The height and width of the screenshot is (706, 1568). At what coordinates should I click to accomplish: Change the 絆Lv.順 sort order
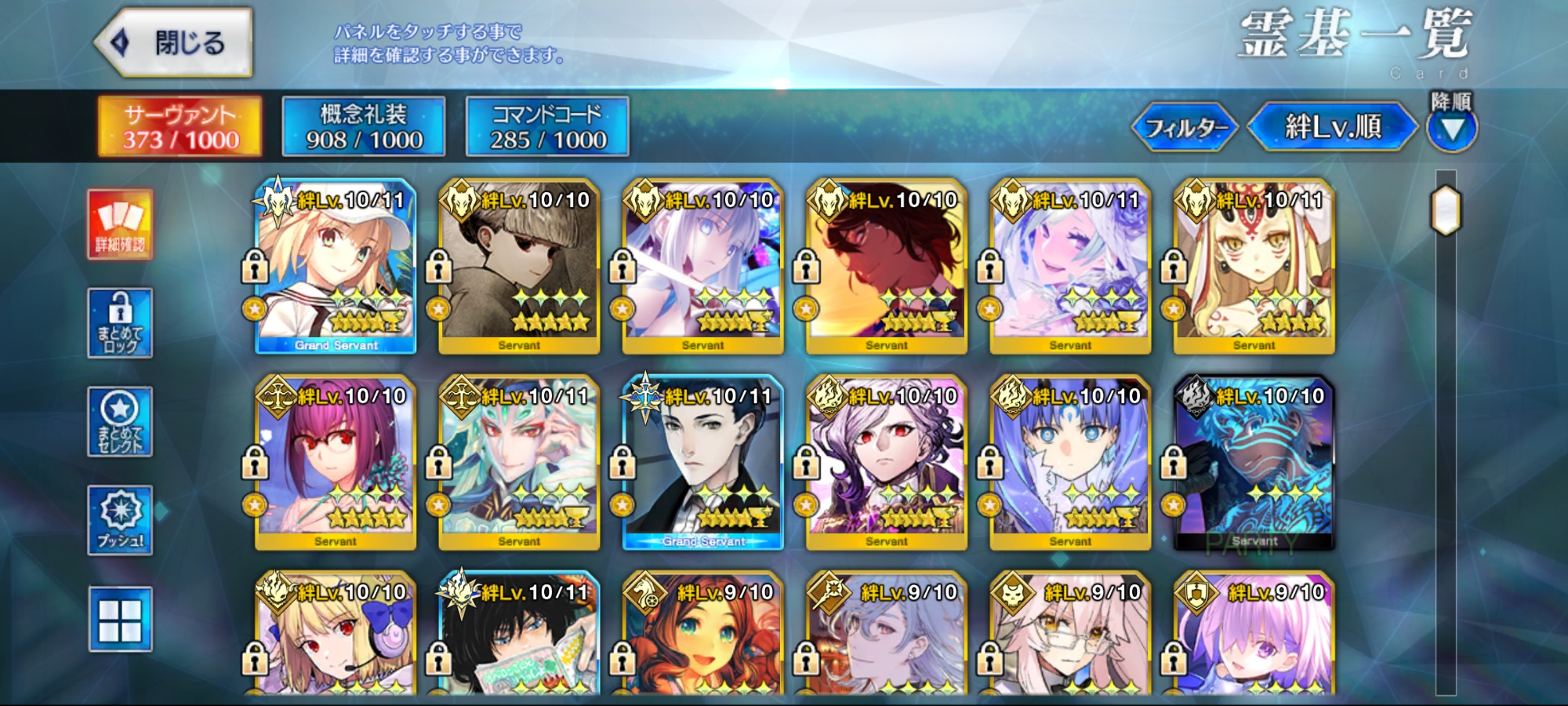coord(1332,126)
